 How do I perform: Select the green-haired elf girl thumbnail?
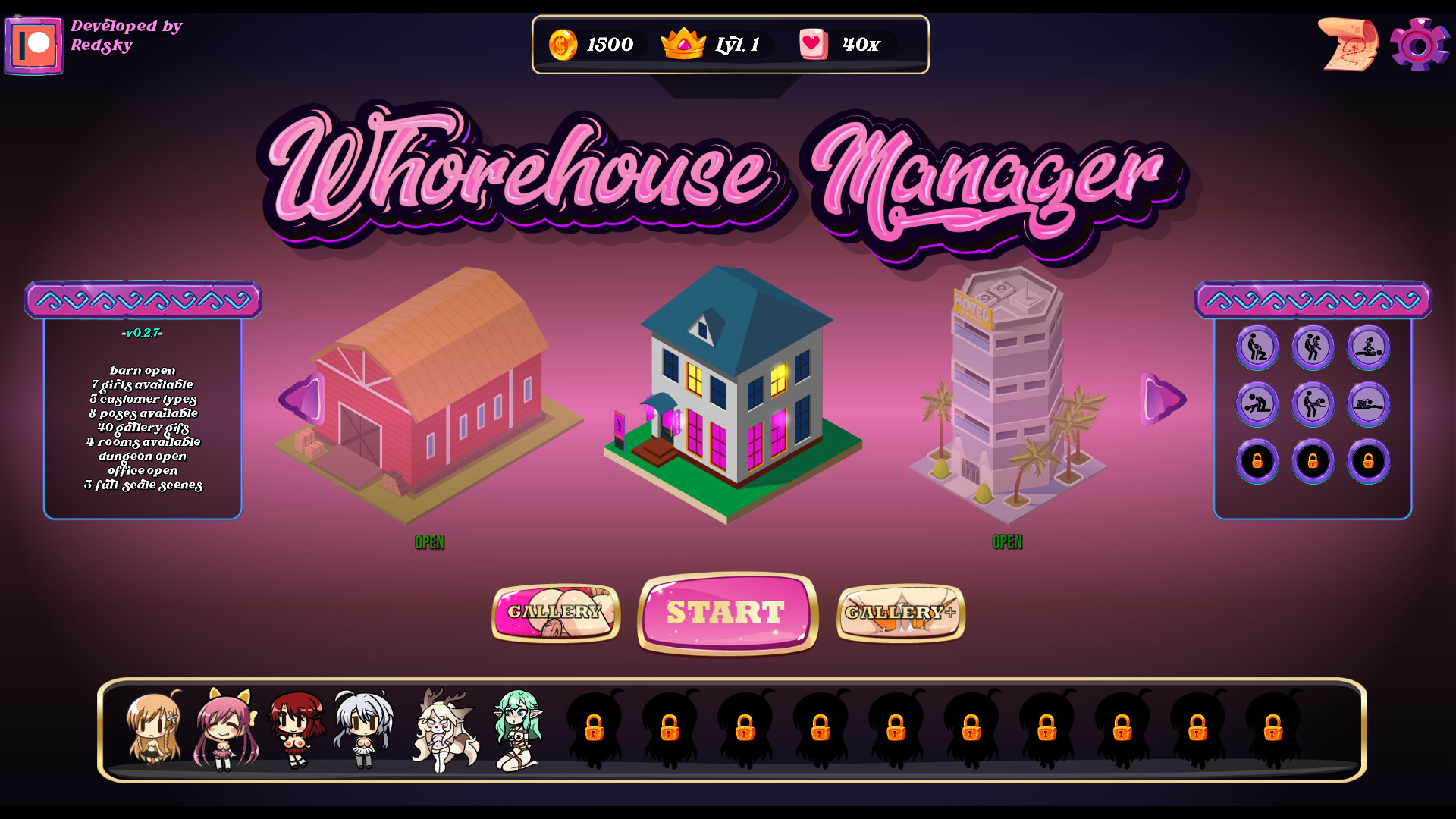(x=517, y=730)
